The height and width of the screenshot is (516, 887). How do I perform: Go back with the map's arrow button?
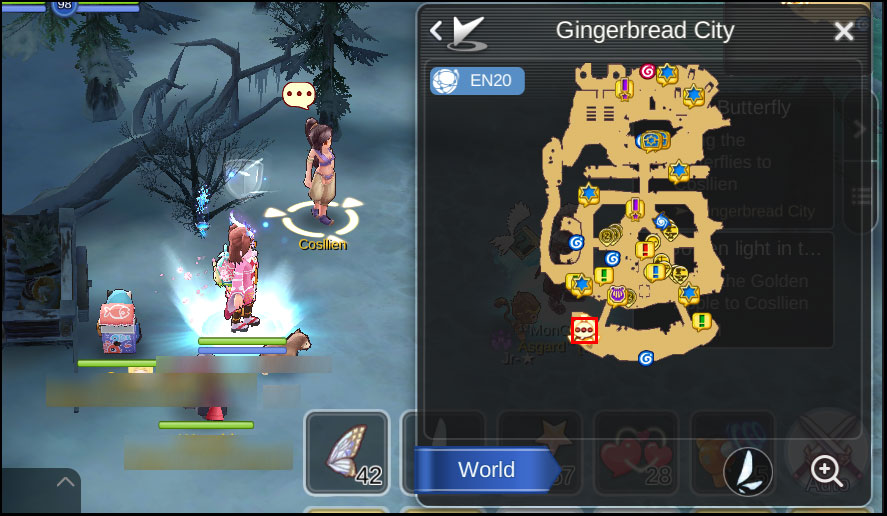coord(436,31)
